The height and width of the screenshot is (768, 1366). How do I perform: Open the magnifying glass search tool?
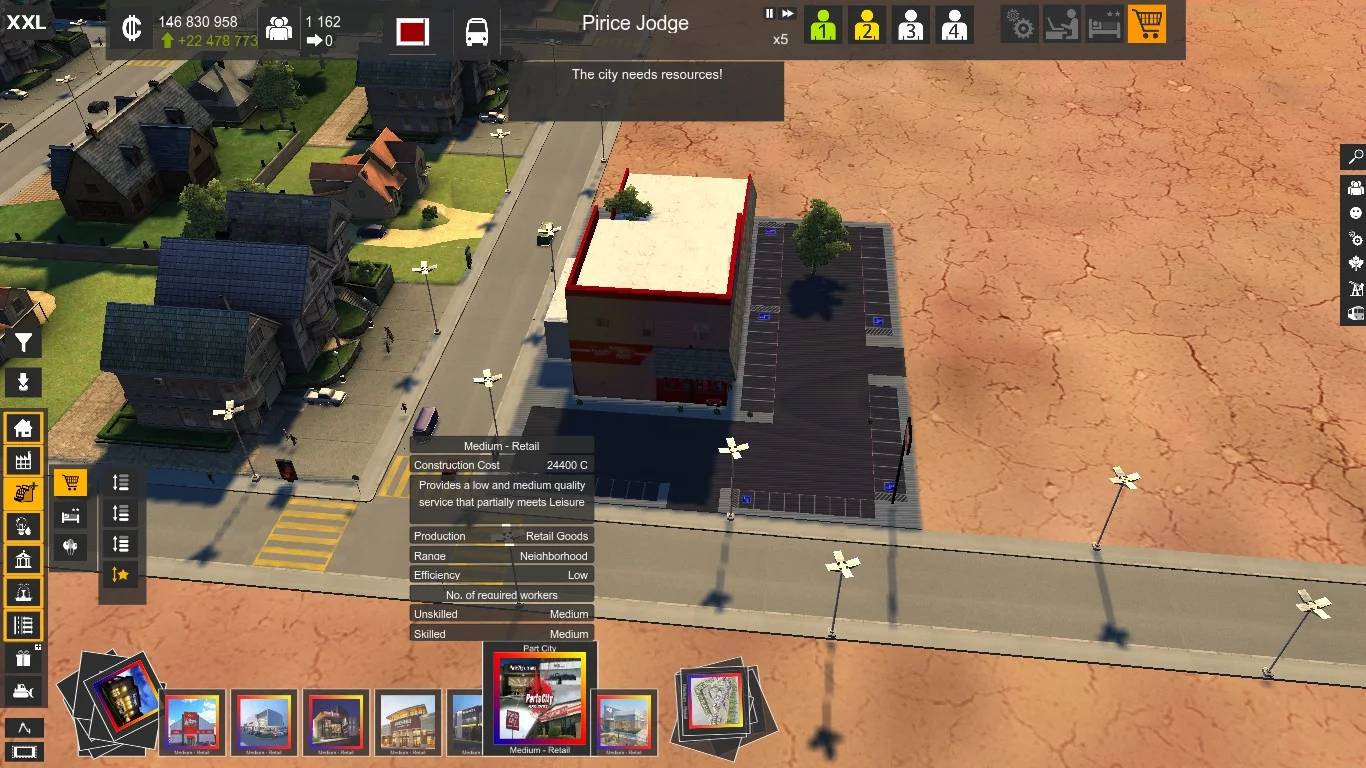(x=1355, y=157)
